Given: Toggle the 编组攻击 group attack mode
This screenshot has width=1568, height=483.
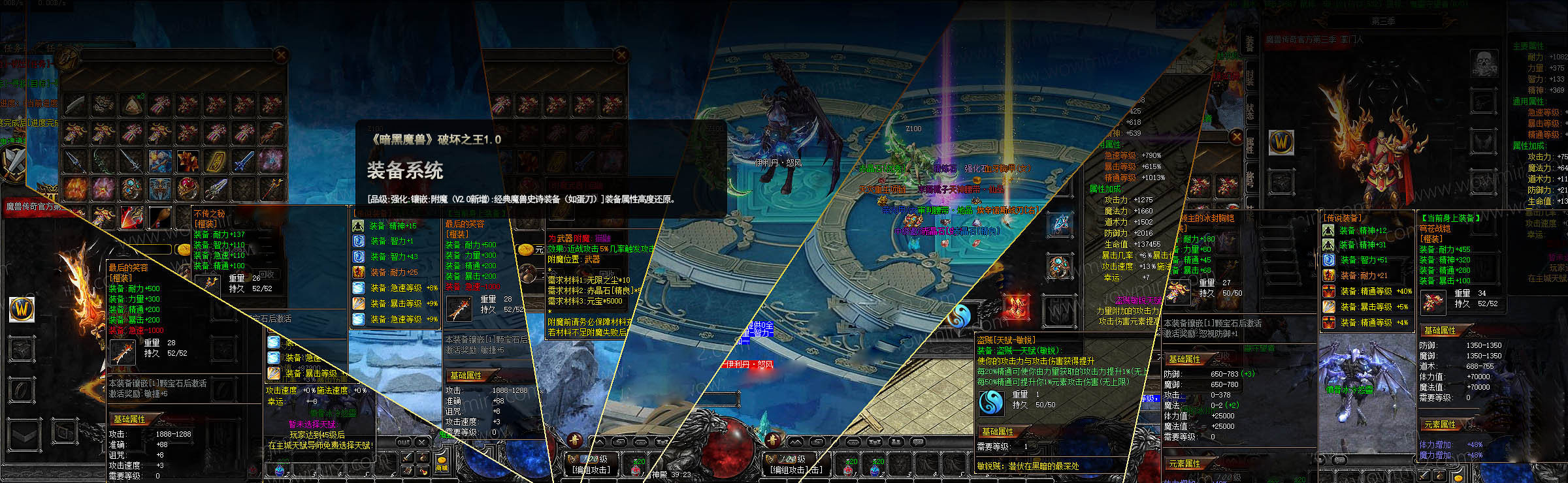Looking at the screenshot, I should point(591,469).
